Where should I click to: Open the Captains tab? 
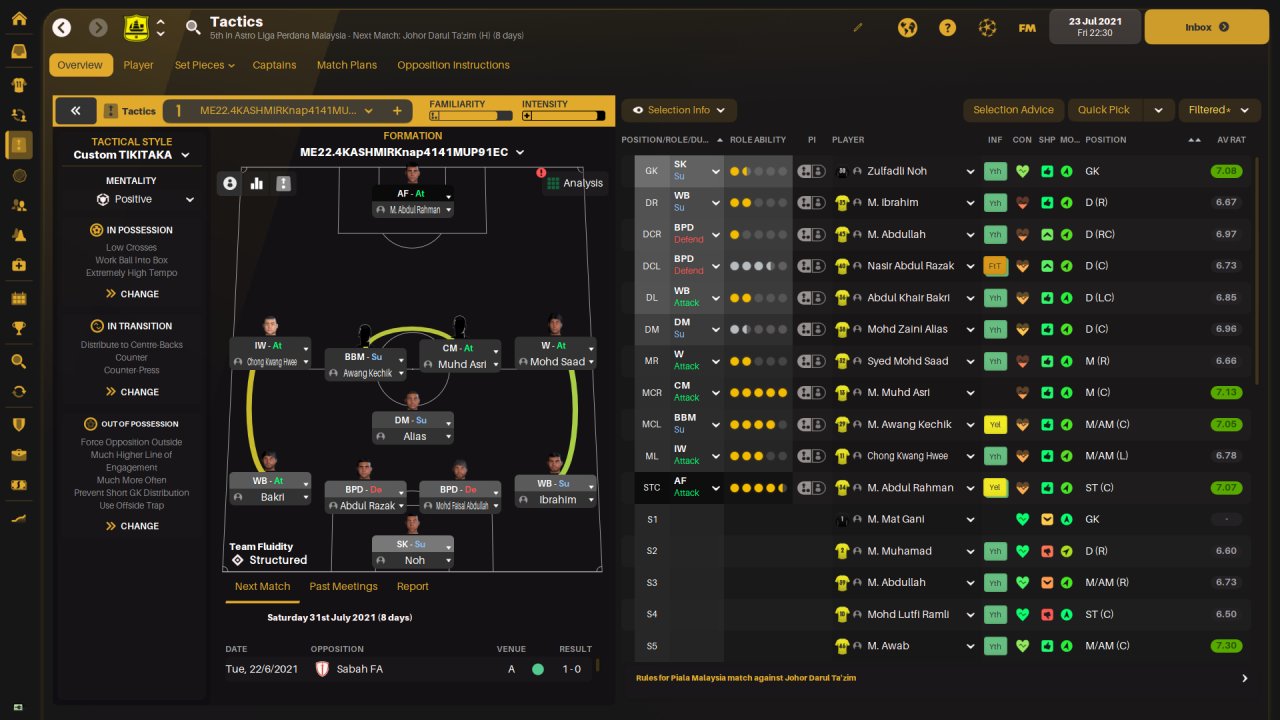(274, 65)
